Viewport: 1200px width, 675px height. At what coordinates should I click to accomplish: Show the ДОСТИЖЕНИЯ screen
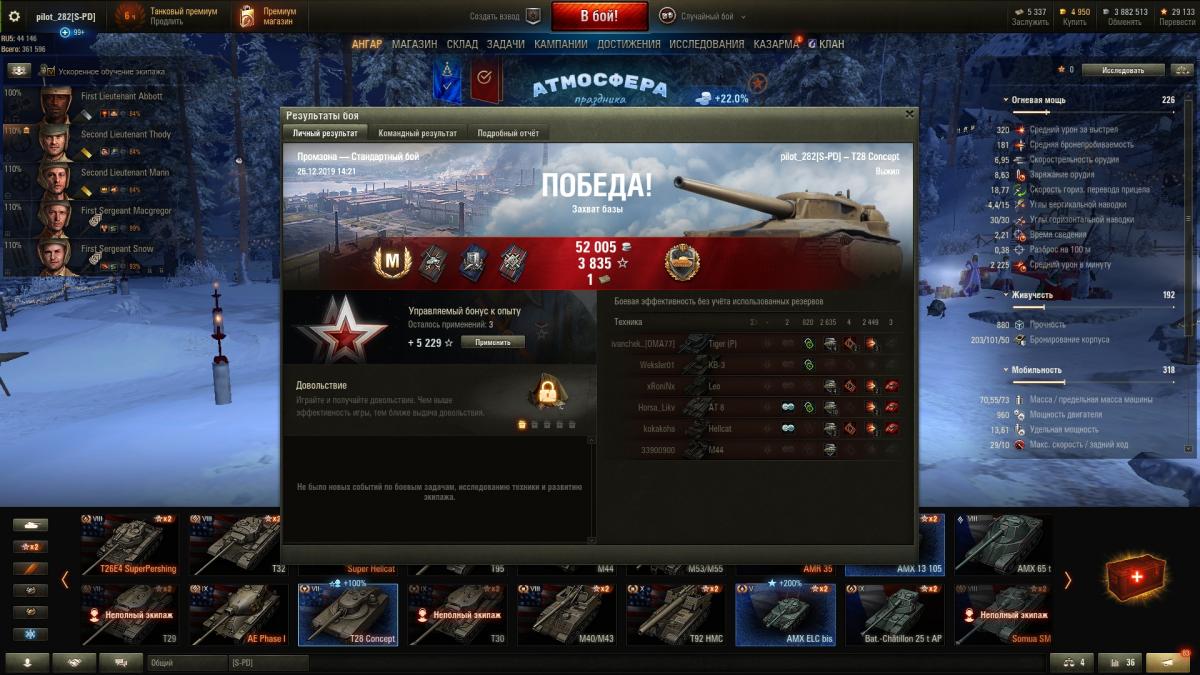coord(628,44)
